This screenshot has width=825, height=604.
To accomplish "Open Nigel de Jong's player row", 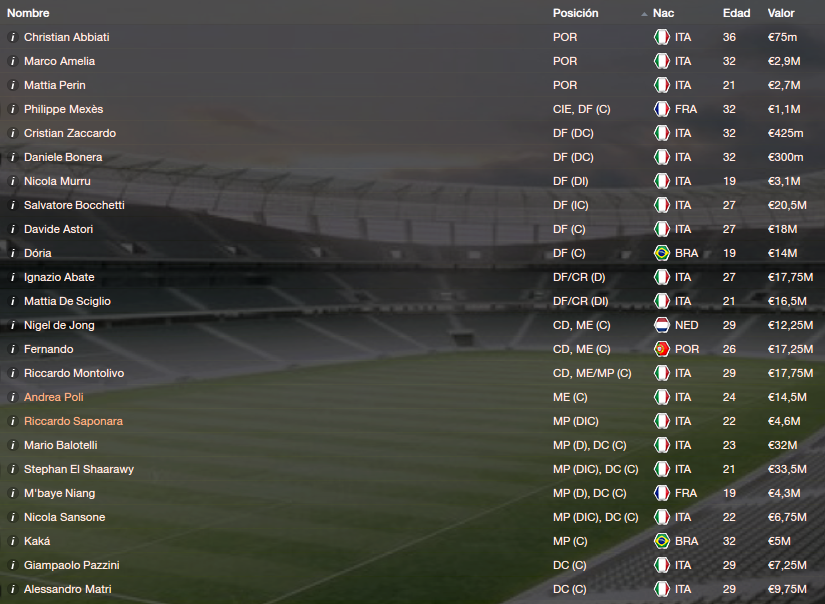I will click(x=61, y=325).
